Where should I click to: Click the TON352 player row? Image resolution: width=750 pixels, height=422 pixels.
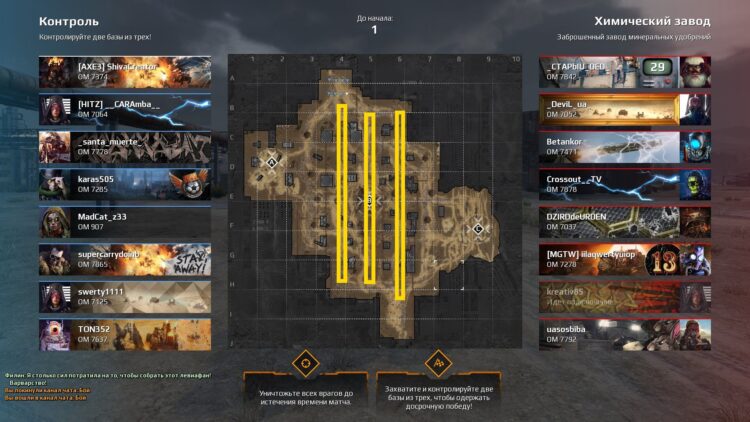pyautogui.click(x=125, y=333)
